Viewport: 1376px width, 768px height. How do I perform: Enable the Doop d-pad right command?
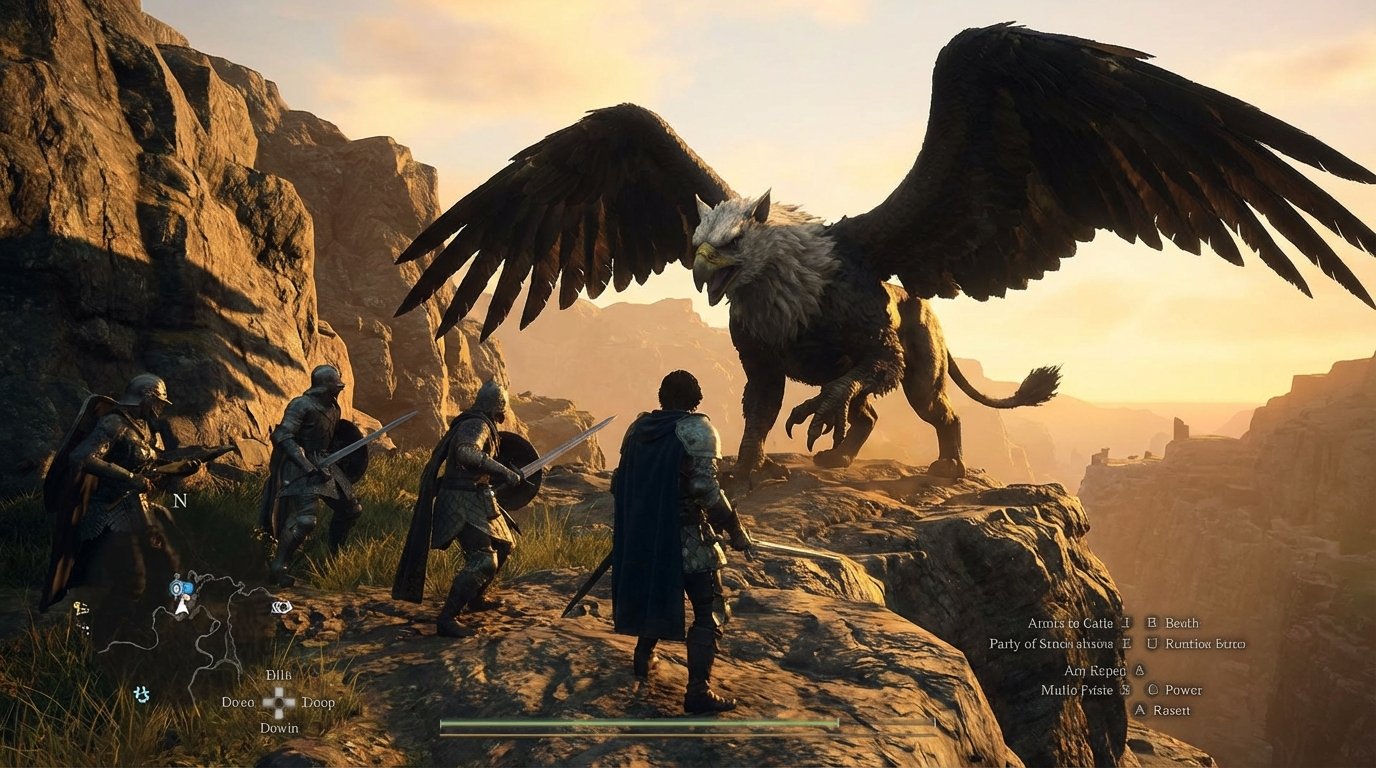319,701
